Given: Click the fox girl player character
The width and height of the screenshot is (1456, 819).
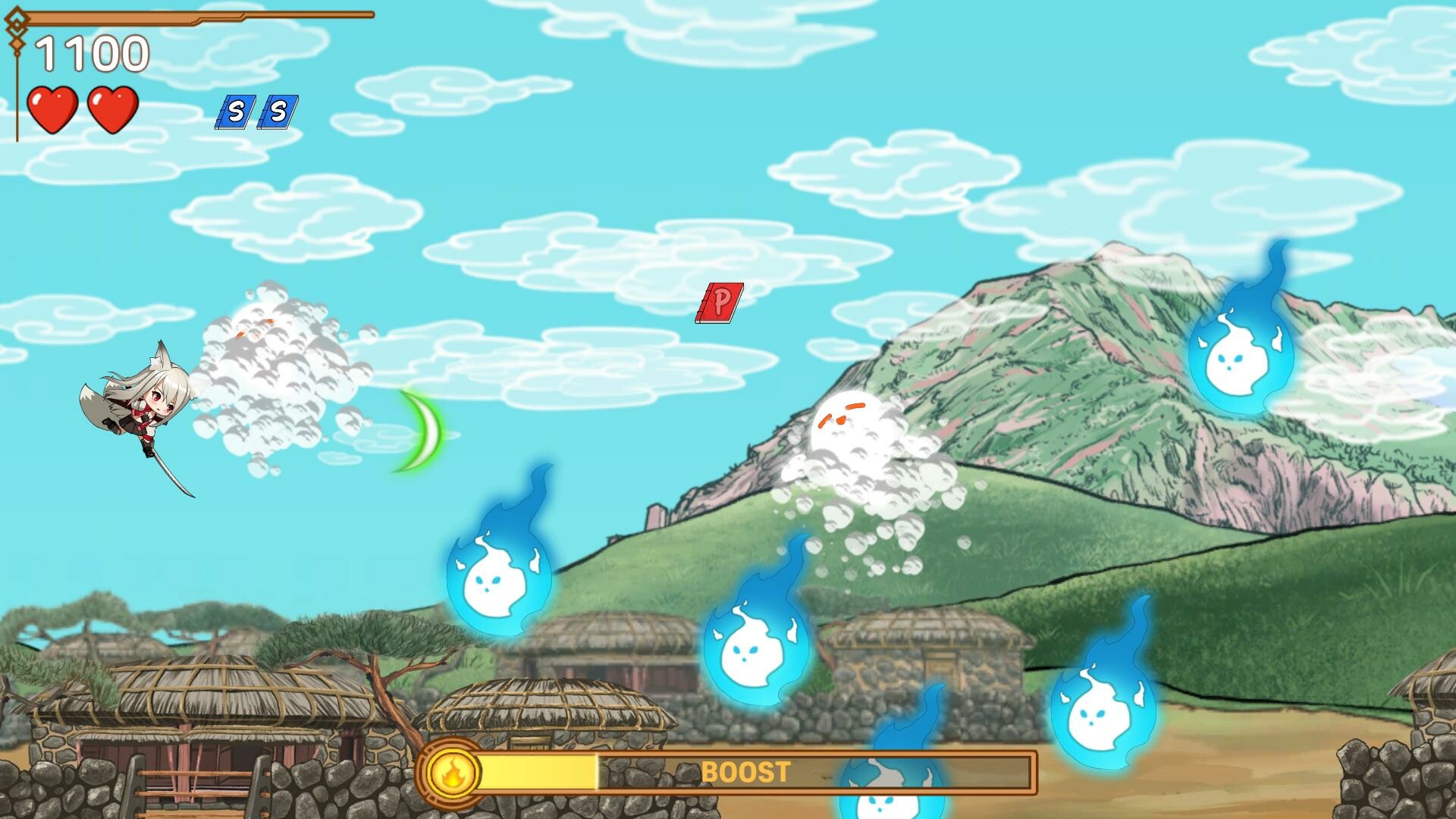Looking at the screenshot, I should (x=148, y=413).
